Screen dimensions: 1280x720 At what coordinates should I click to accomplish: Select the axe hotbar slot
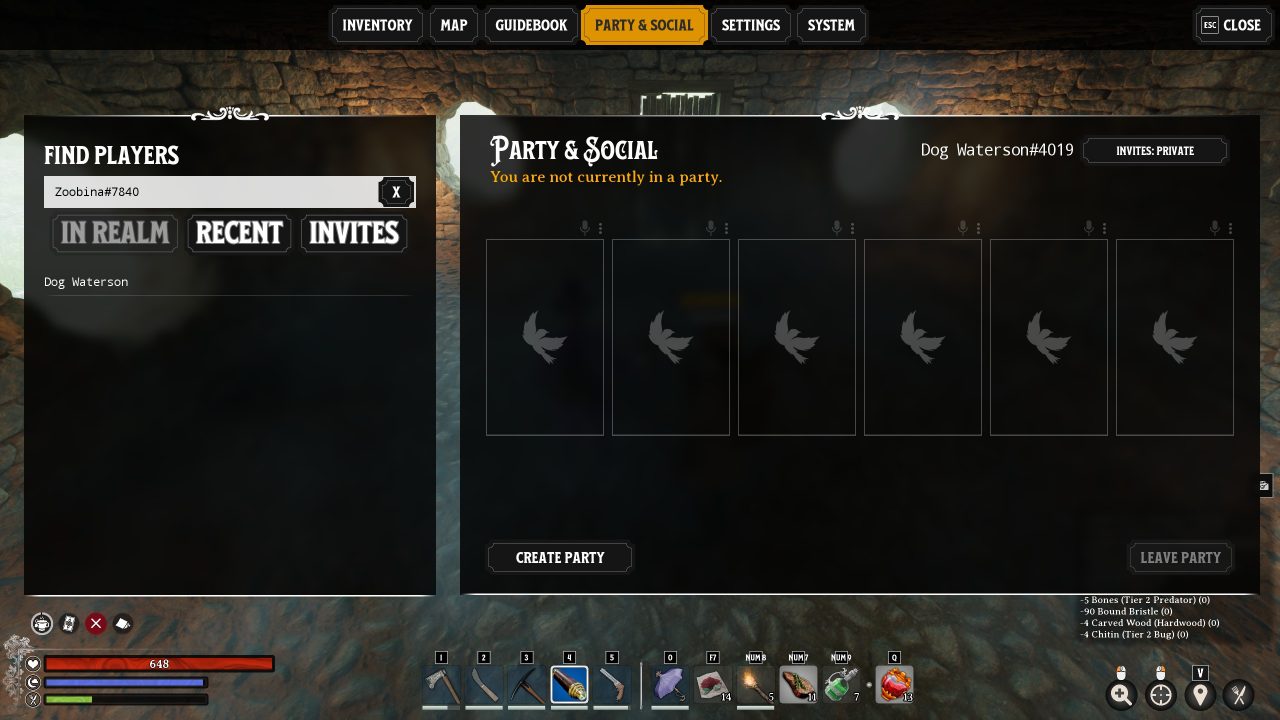pos(441,686)
